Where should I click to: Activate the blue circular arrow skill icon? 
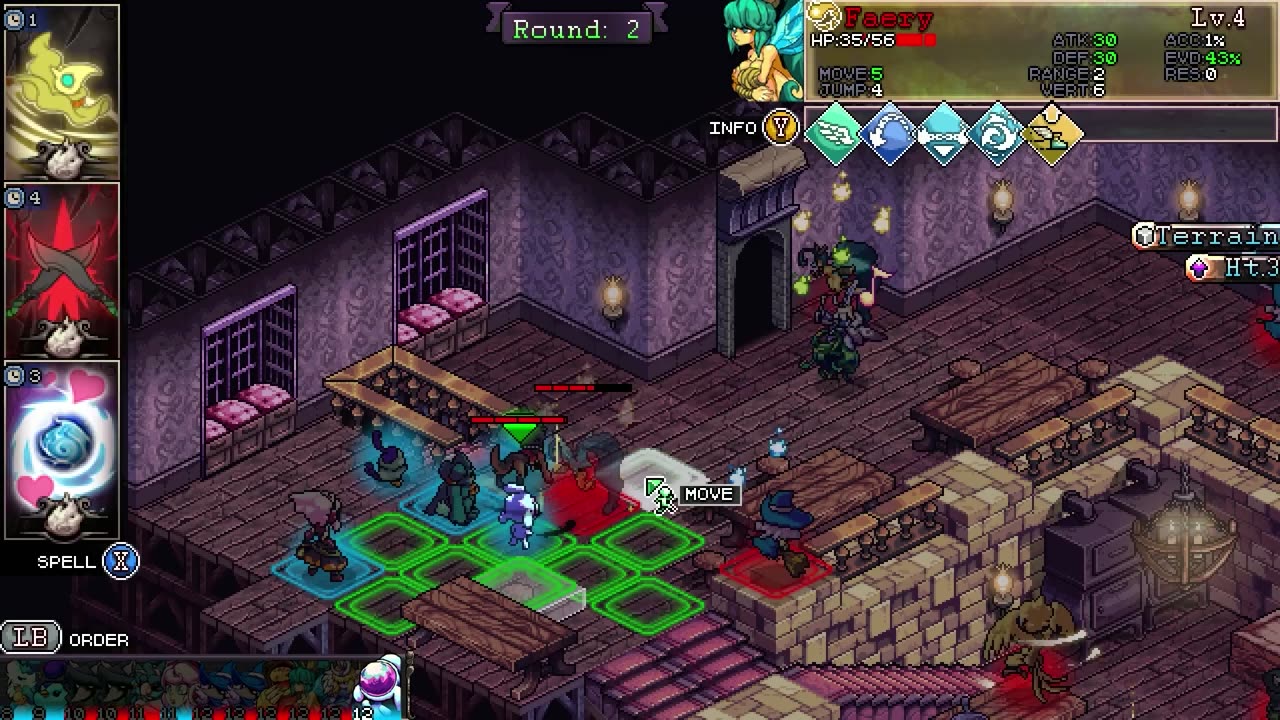(x=889, y=133)
